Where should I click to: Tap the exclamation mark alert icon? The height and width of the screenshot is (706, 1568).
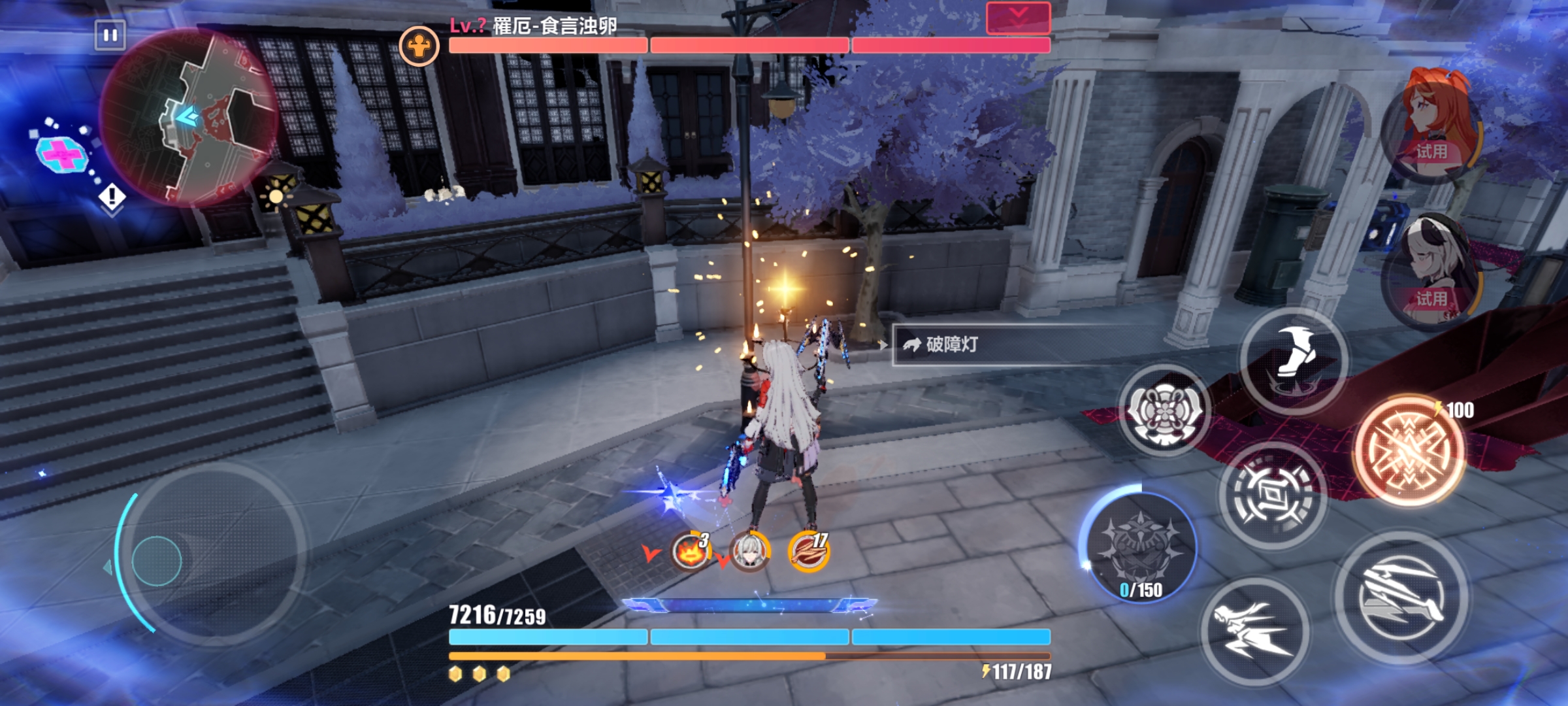[x=112, y=195]
